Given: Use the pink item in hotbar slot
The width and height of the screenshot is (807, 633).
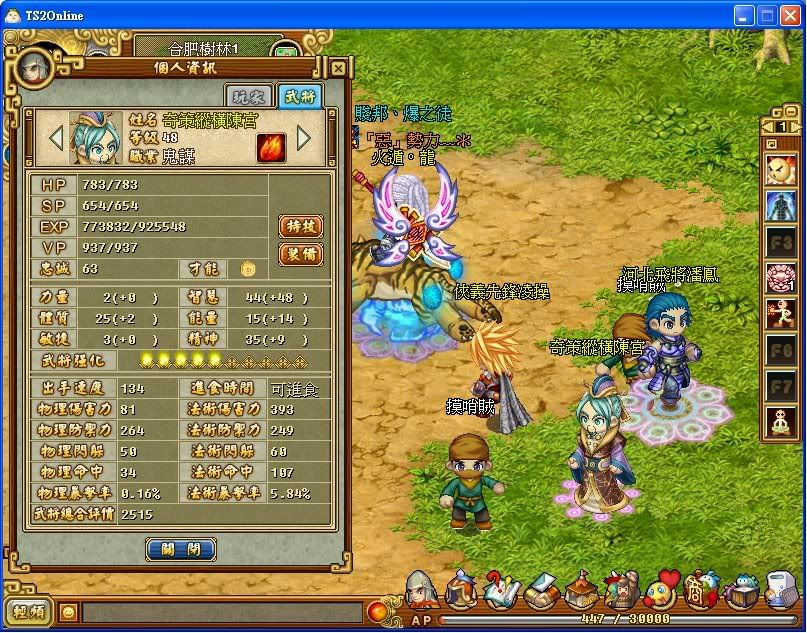Looking at the screenshot, I should pyautogui.click(x=780, y=278).
